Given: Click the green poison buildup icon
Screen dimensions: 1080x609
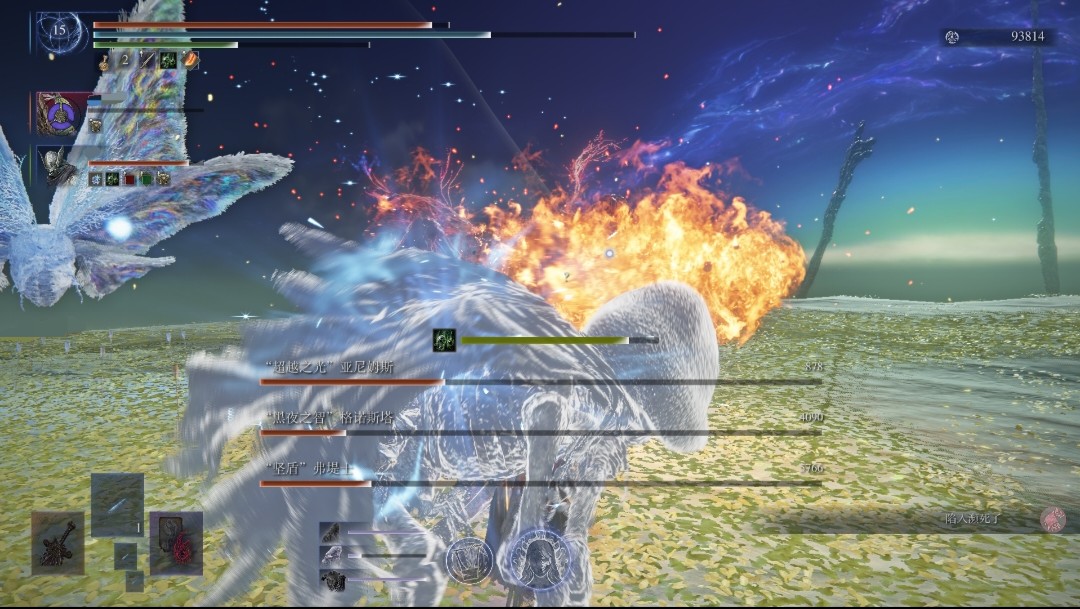Looking at the screenshot, I should click(444, 340).
